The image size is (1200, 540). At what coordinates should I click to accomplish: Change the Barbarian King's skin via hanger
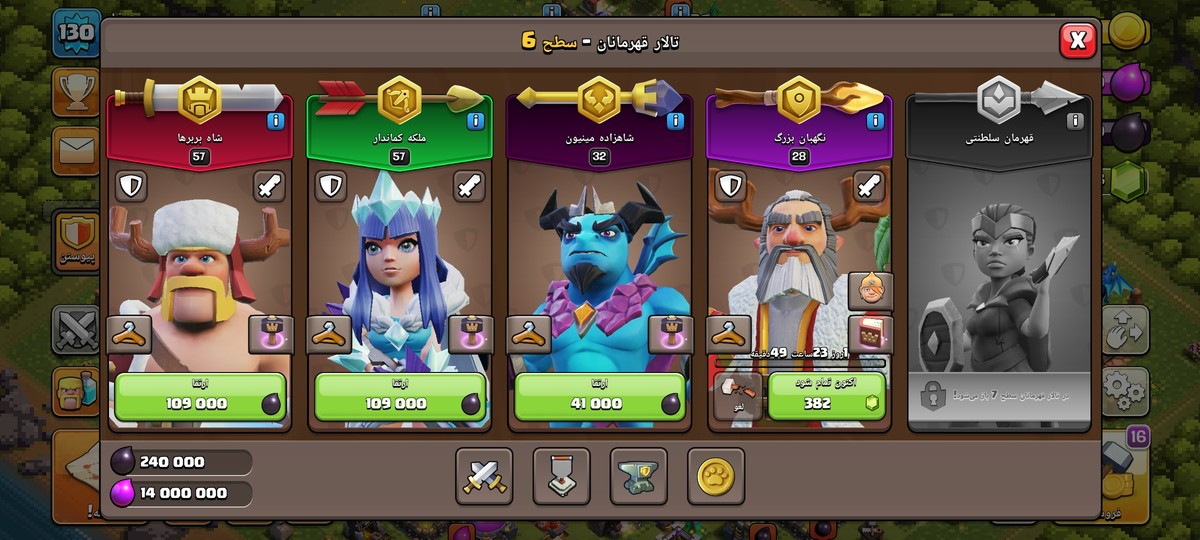(130, 335)
